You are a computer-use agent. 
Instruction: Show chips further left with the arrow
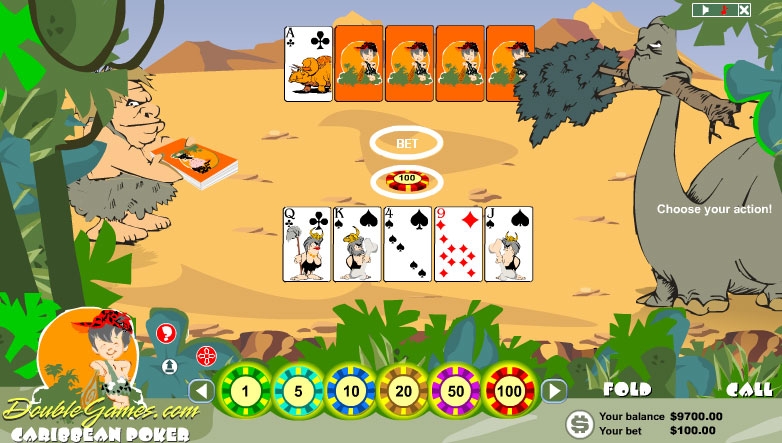pos(203,390)
